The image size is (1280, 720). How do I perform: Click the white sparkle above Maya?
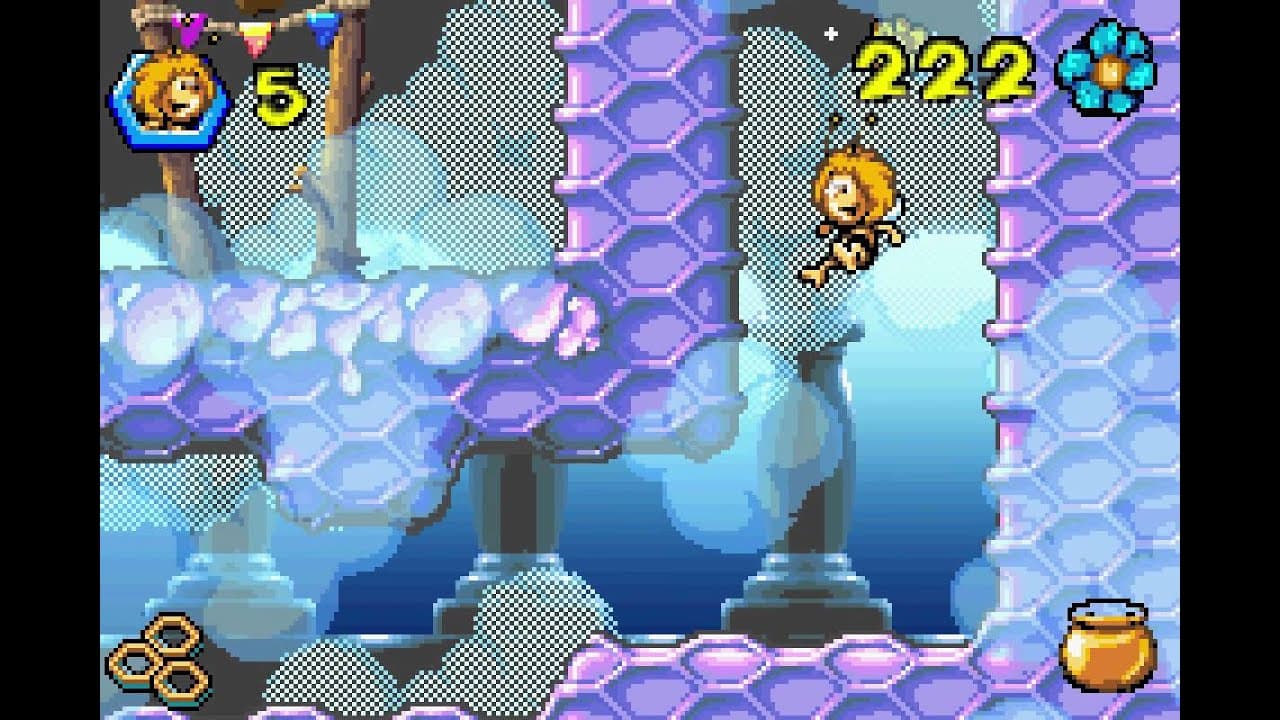(830, 33)
